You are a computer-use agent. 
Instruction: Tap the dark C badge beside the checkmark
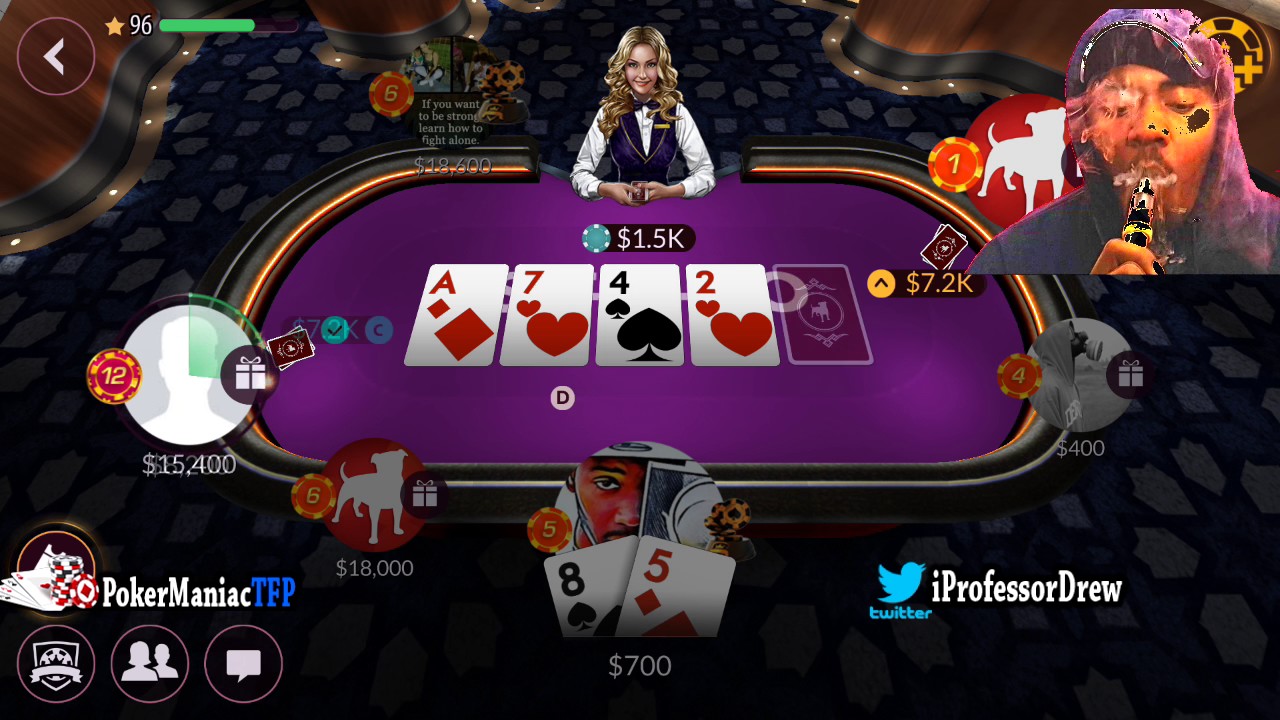[379, 330]
